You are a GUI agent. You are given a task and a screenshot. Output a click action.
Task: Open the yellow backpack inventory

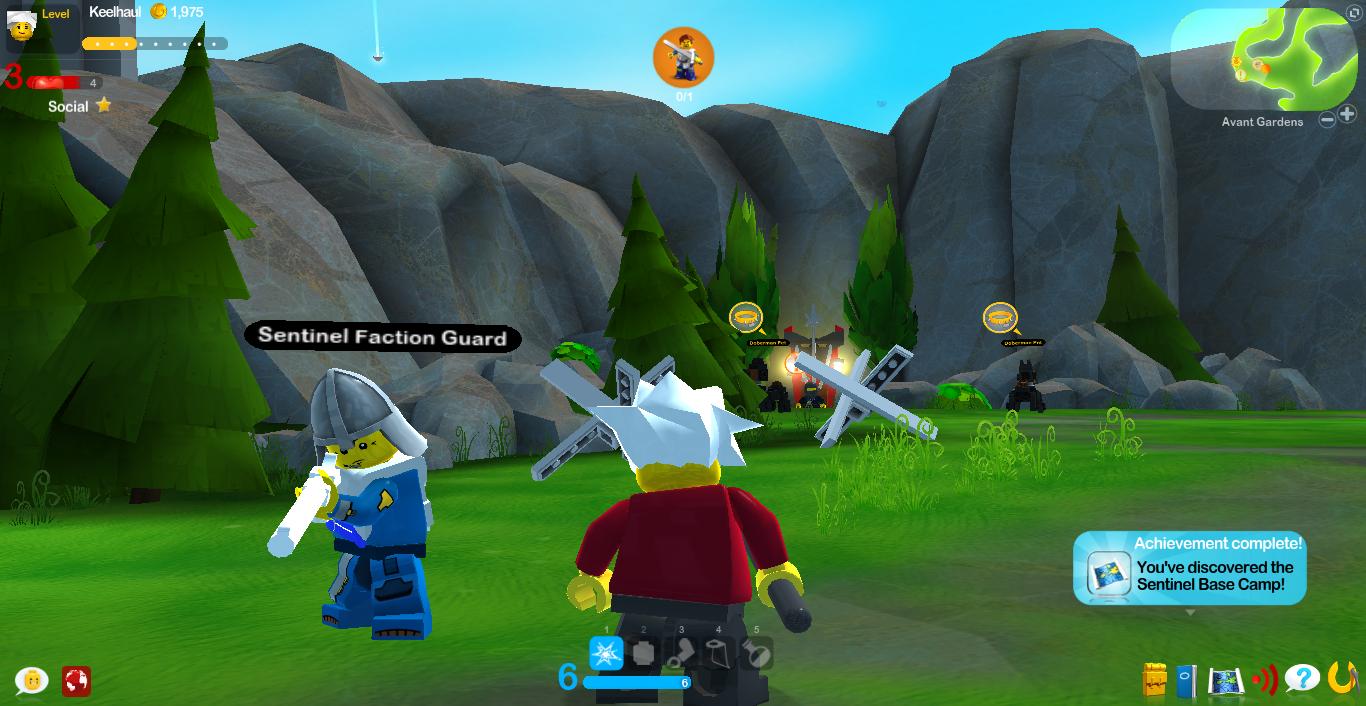click(1155, 680)
